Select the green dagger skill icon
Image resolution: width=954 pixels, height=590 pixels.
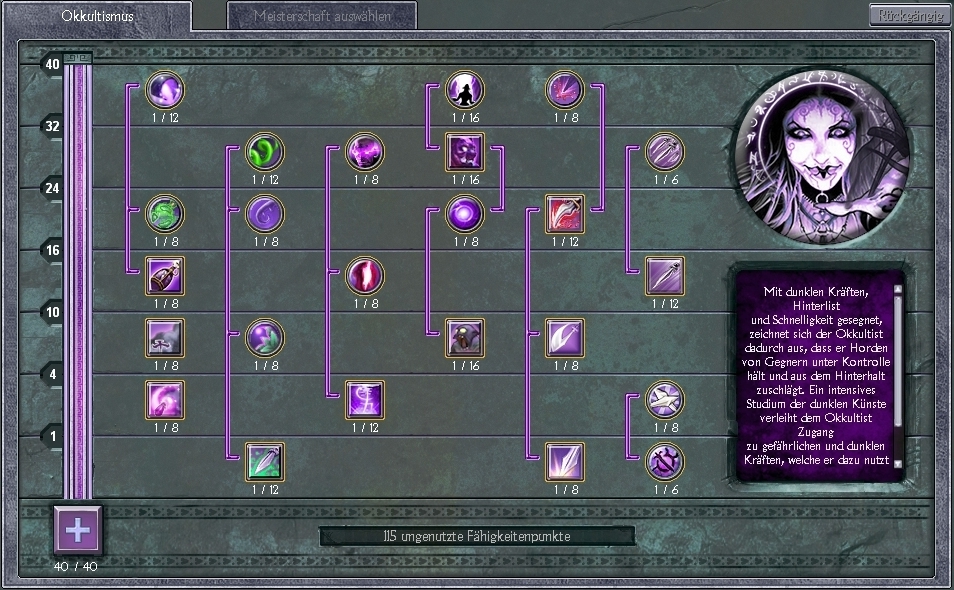click(x=265, y=462)
